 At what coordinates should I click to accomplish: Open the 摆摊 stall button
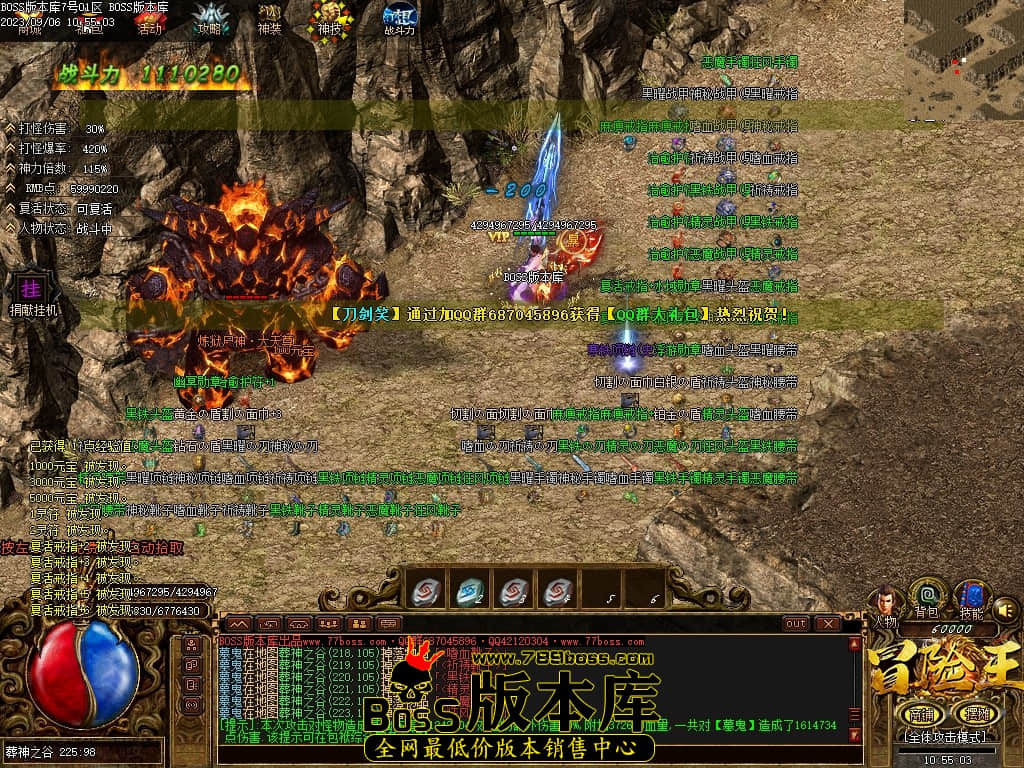click(x=972, y=714)
